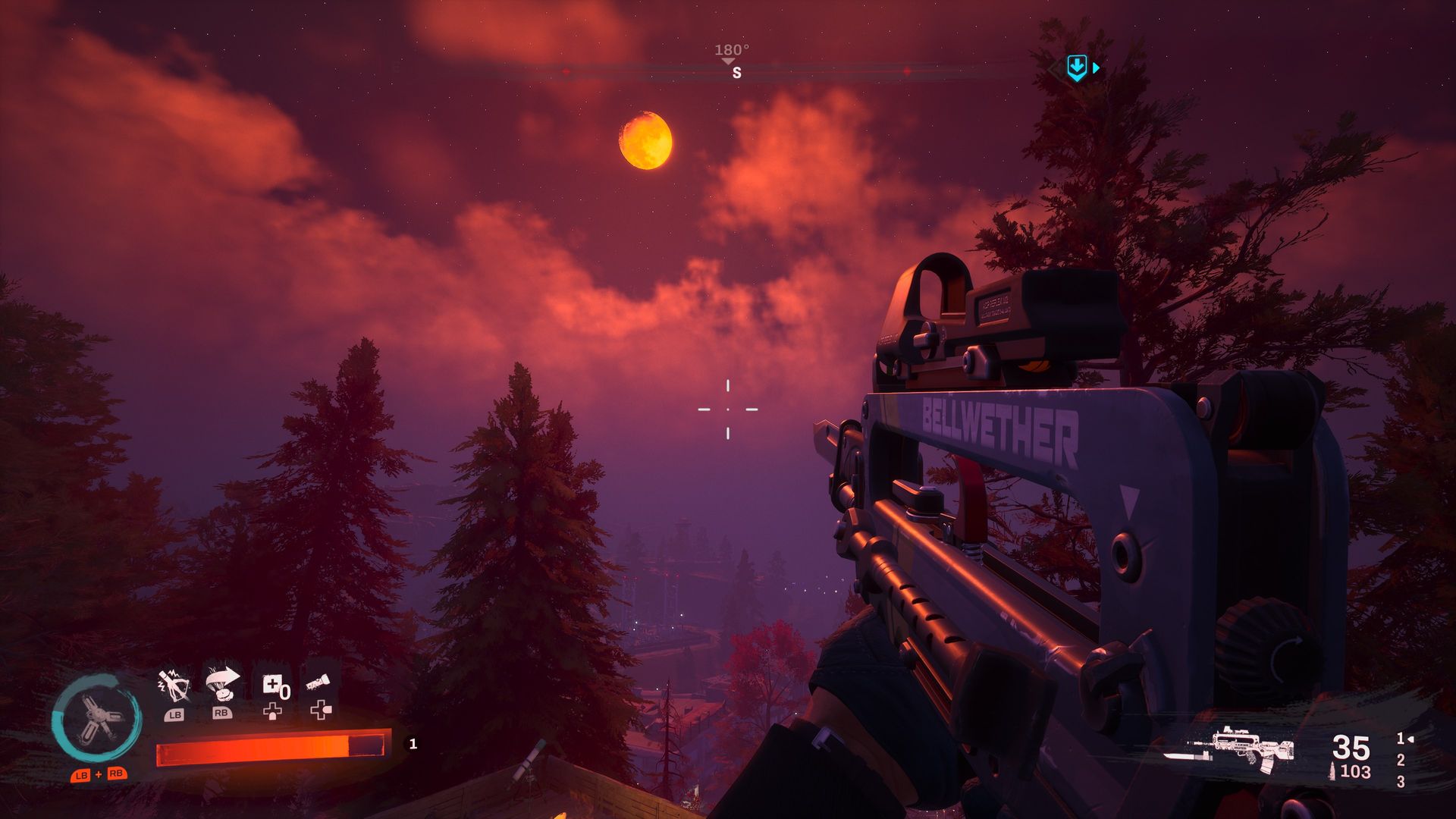Toggle the RB button prompt under the grapple ability
Screen dimensions: 1456x819
coord(222,713)
